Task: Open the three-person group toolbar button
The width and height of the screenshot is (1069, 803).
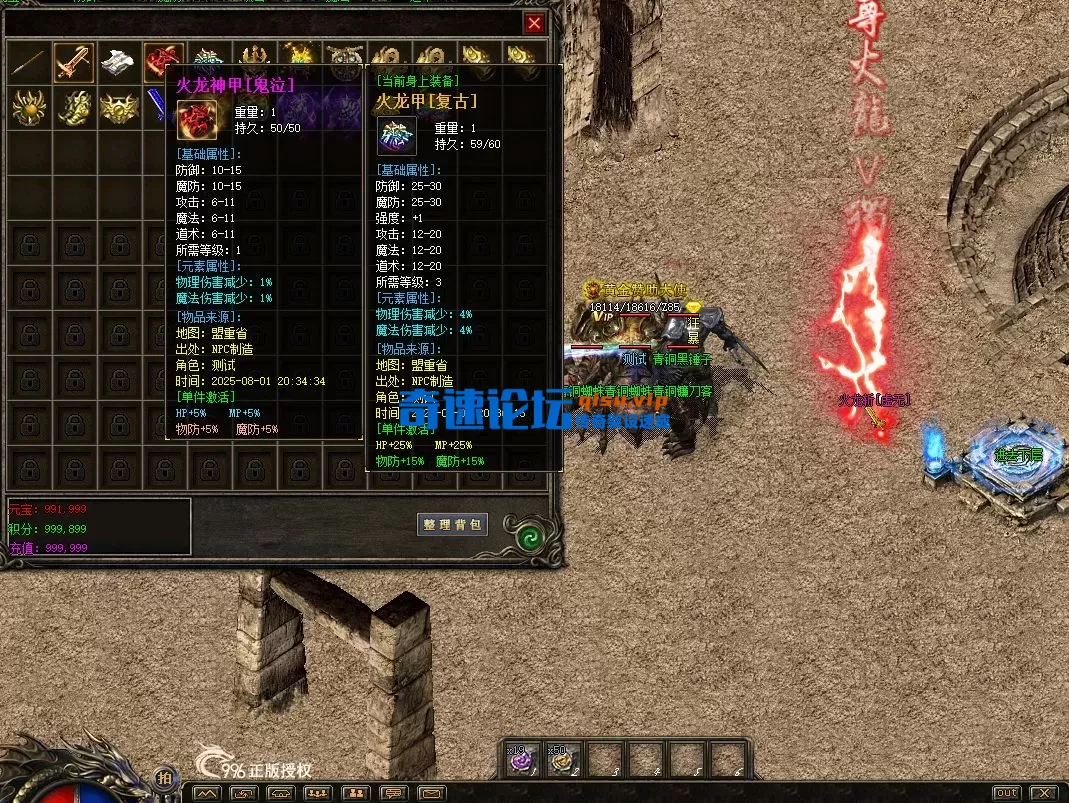Action: (318, 793)
